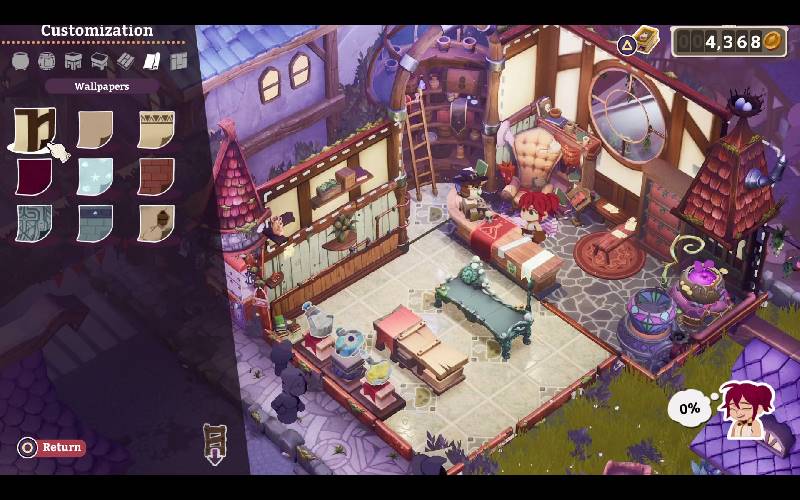Switch to the barrel category tab

coord(47,61)
